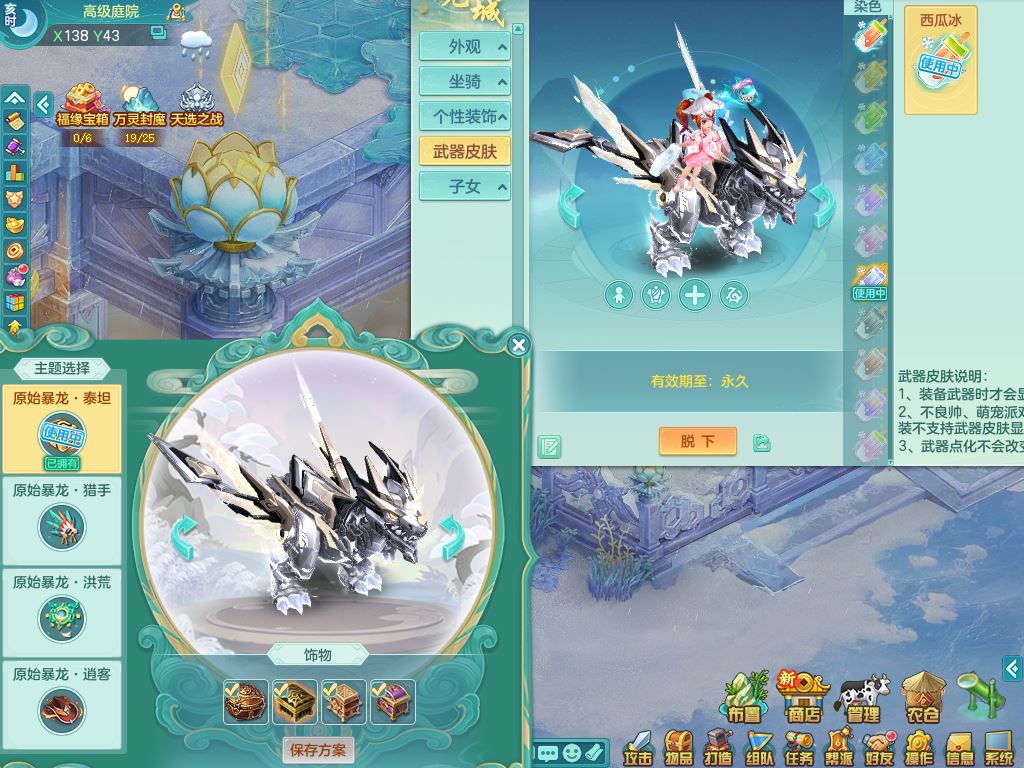Click the 保存方案 save button

tap(318, 749)
